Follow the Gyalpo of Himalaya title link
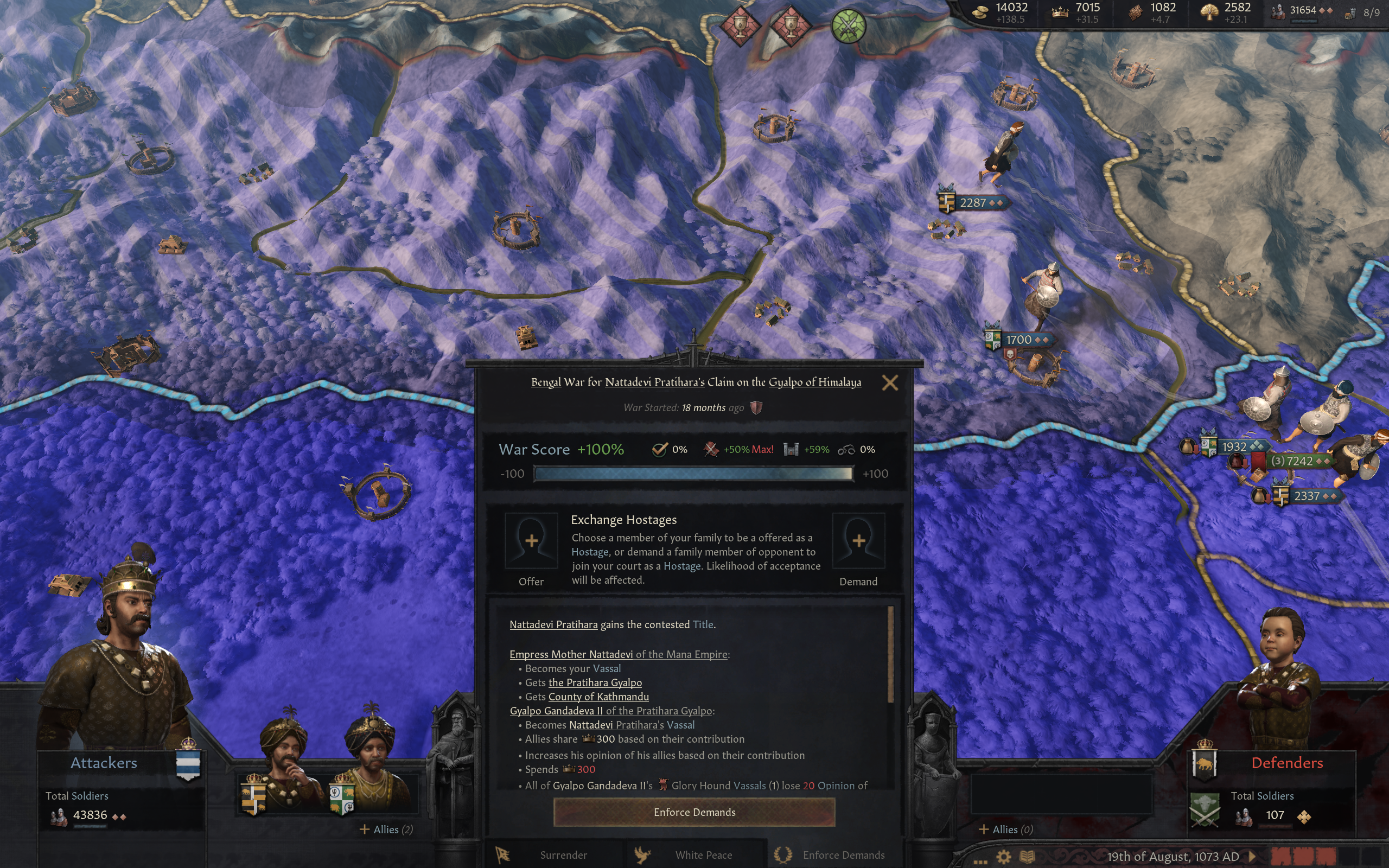The height and width of the screenshot is (868, 1389). click(814, 382)
